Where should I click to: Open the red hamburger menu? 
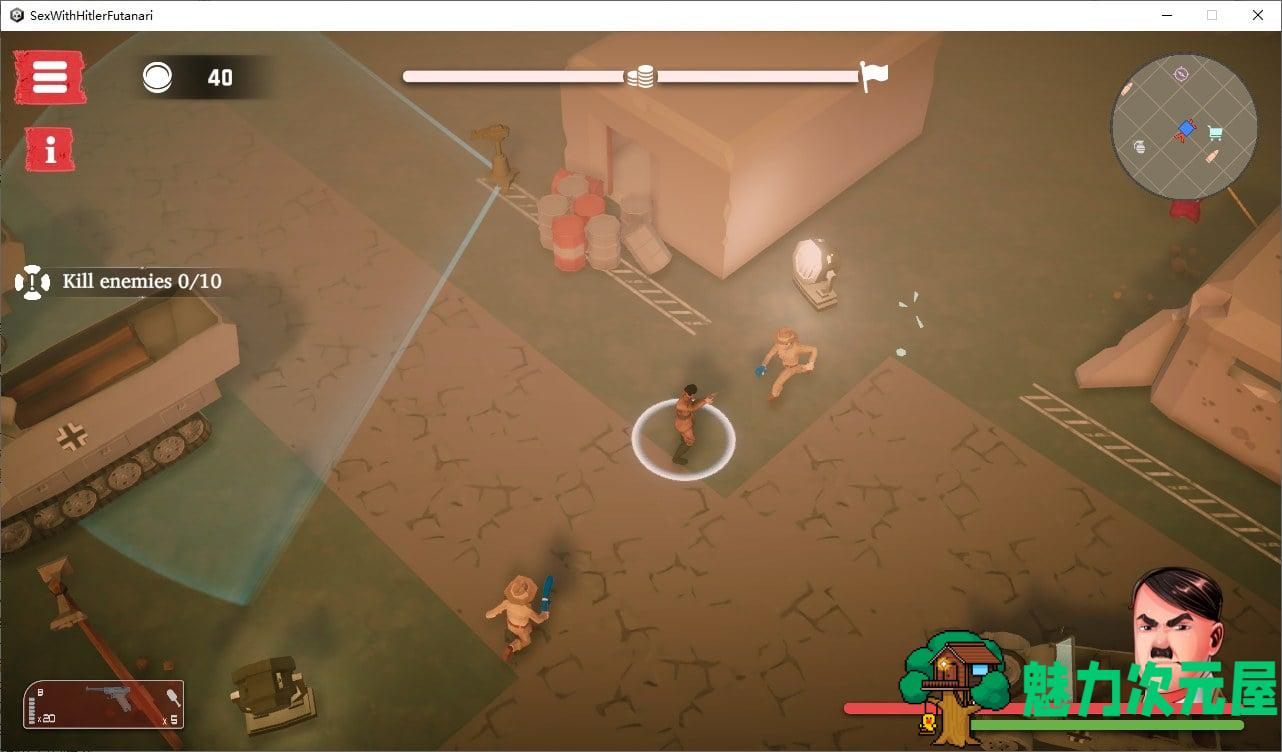coord(49,77)
